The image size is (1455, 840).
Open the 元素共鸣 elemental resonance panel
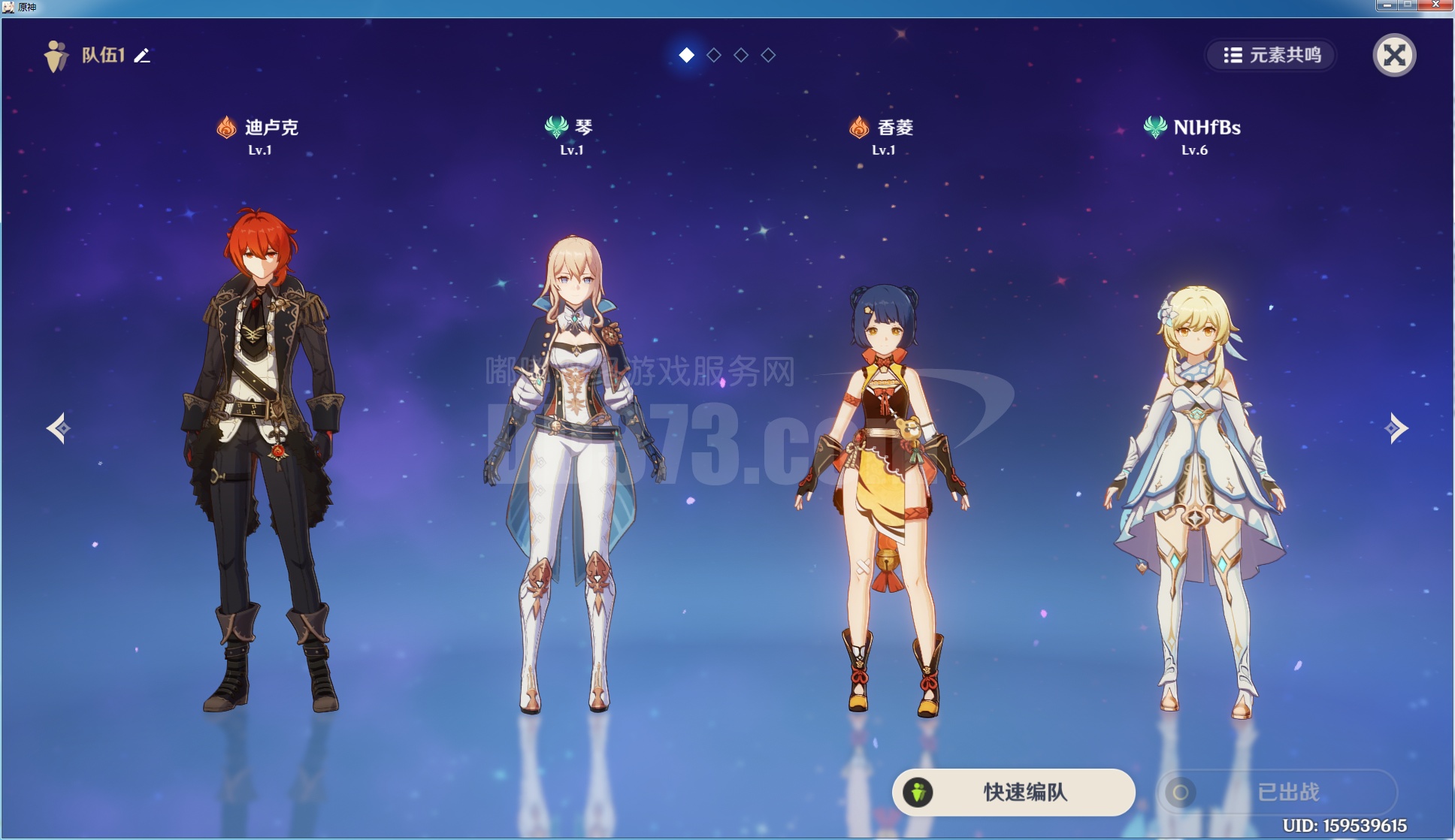click(1272, 55)
